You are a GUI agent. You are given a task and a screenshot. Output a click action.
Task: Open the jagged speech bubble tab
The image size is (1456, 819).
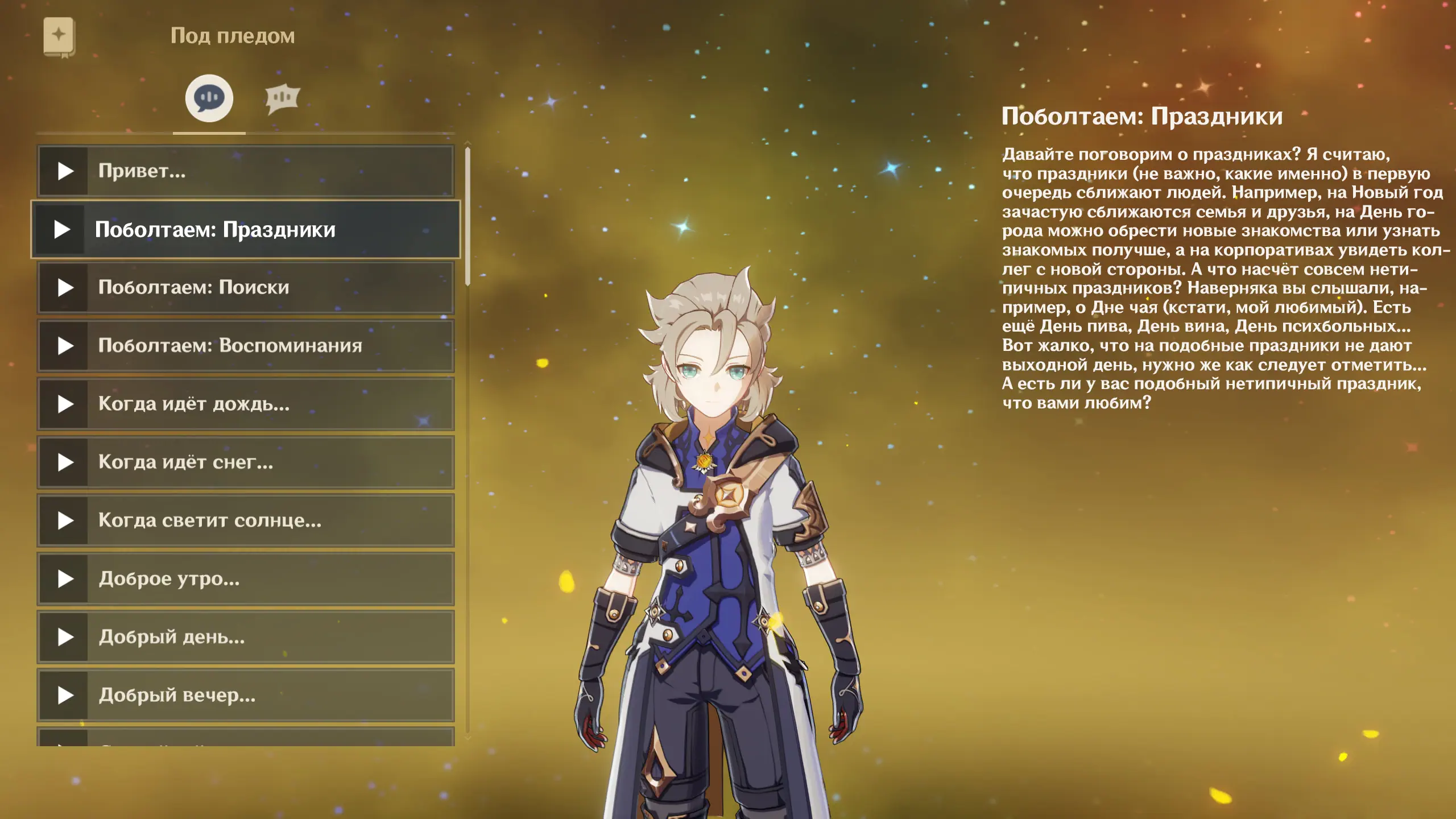282,98
